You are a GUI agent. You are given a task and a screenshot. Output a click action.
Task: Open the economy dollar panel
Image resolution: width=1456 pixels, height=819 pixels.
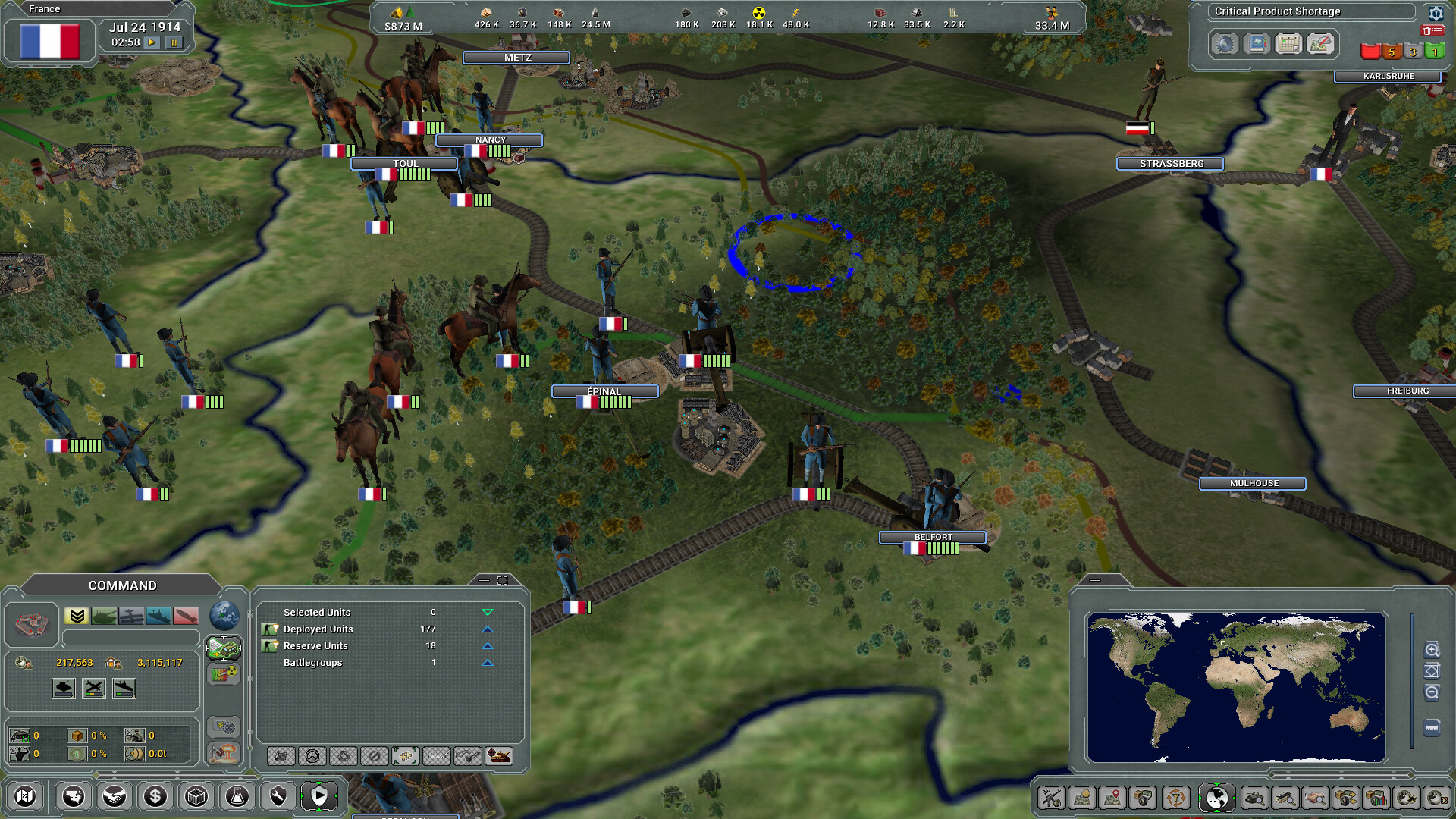coord(154,796)
